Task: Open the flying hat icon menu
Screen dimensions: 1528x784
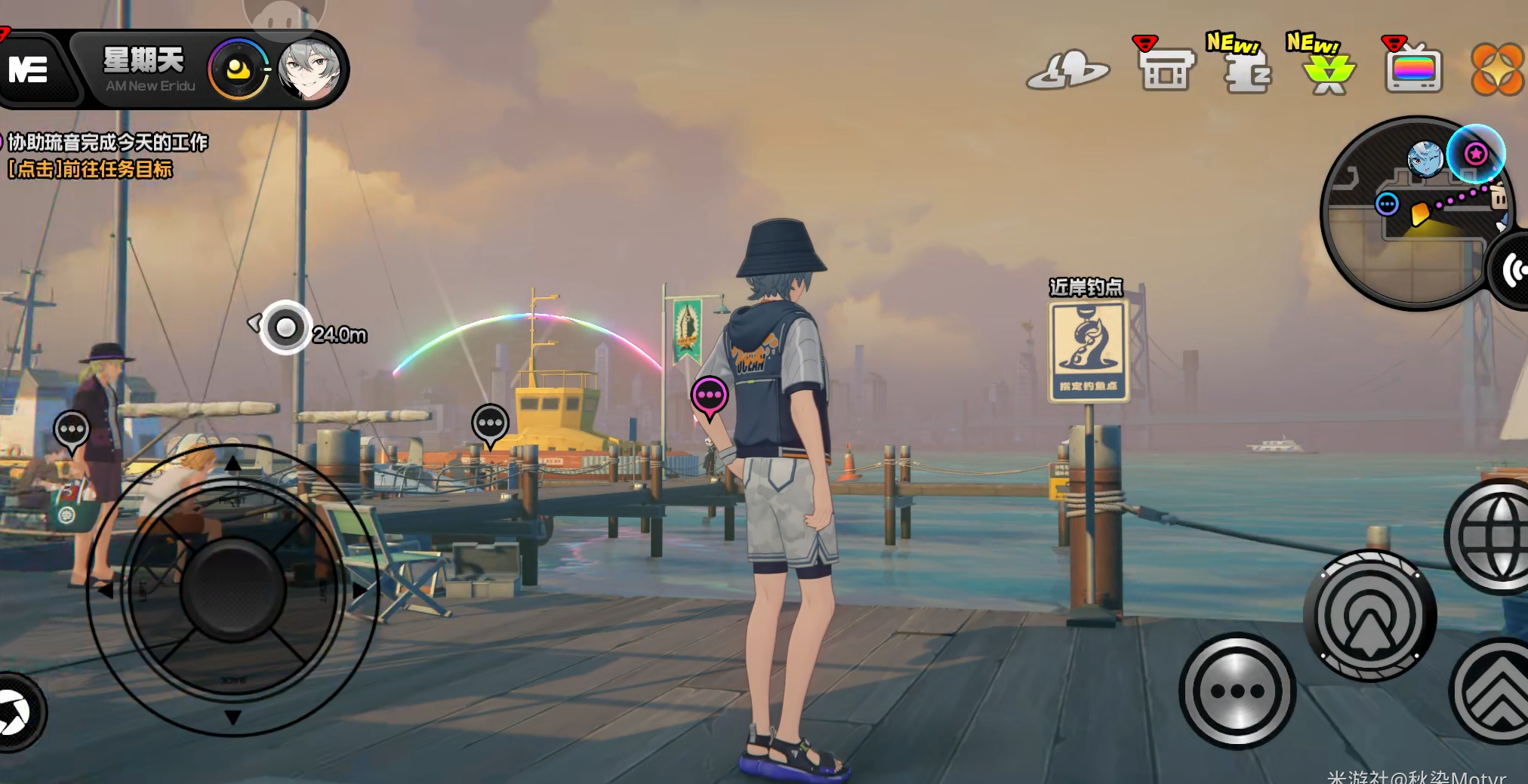Action: click(1068, 70)
